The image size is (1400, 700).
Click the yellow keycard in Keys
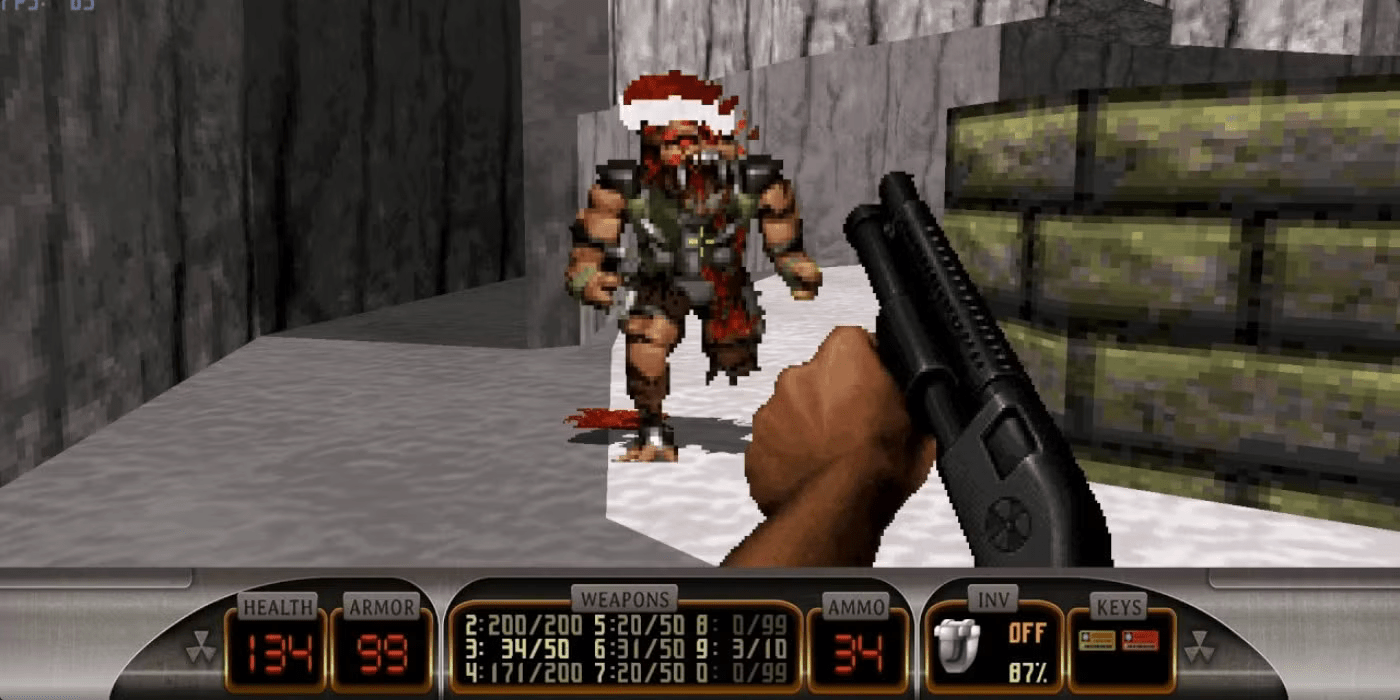[x=1096, y=641]
